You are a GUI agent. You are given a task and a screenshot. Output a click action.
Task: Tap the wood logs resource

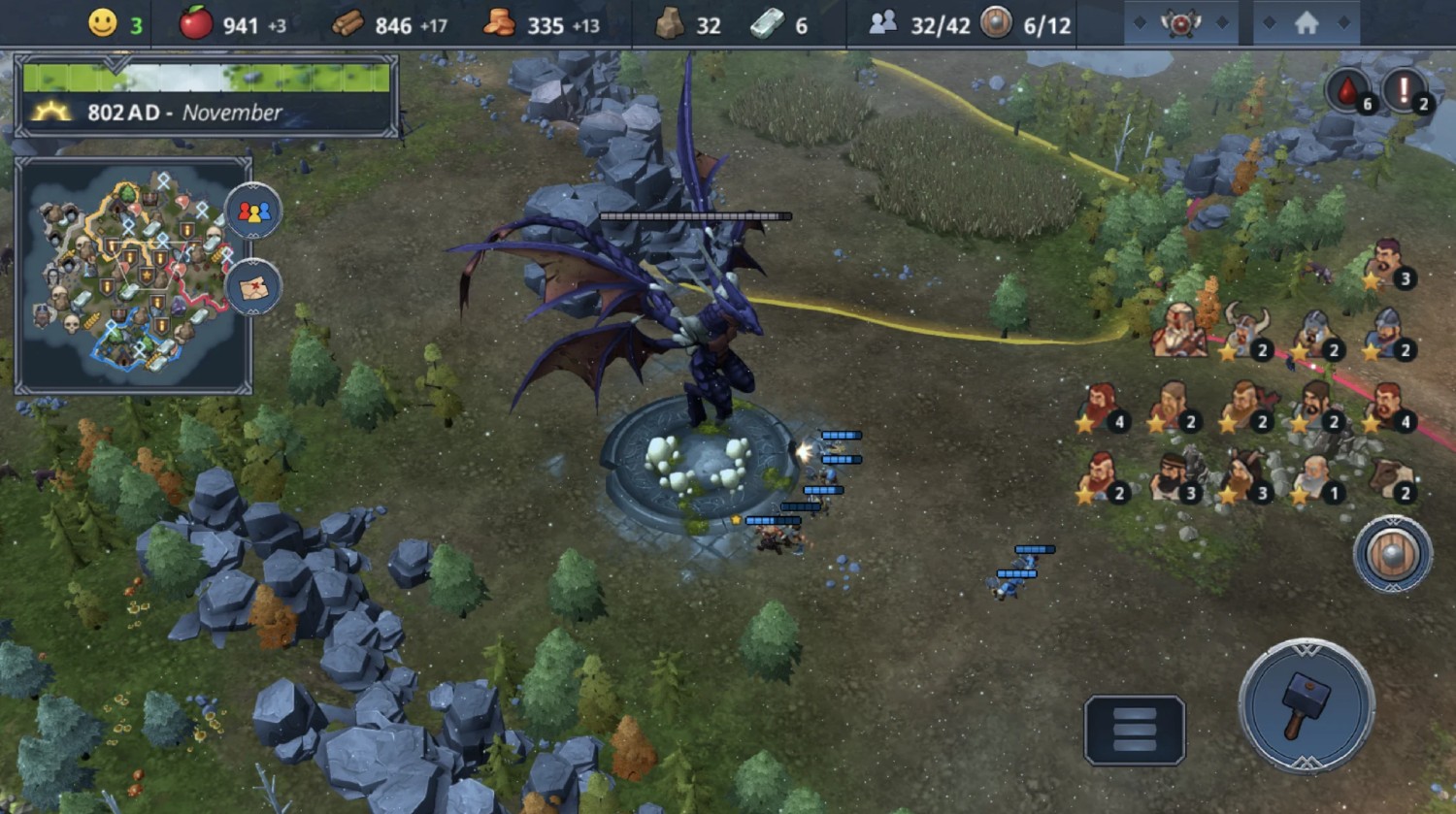[x=347, y=24]
